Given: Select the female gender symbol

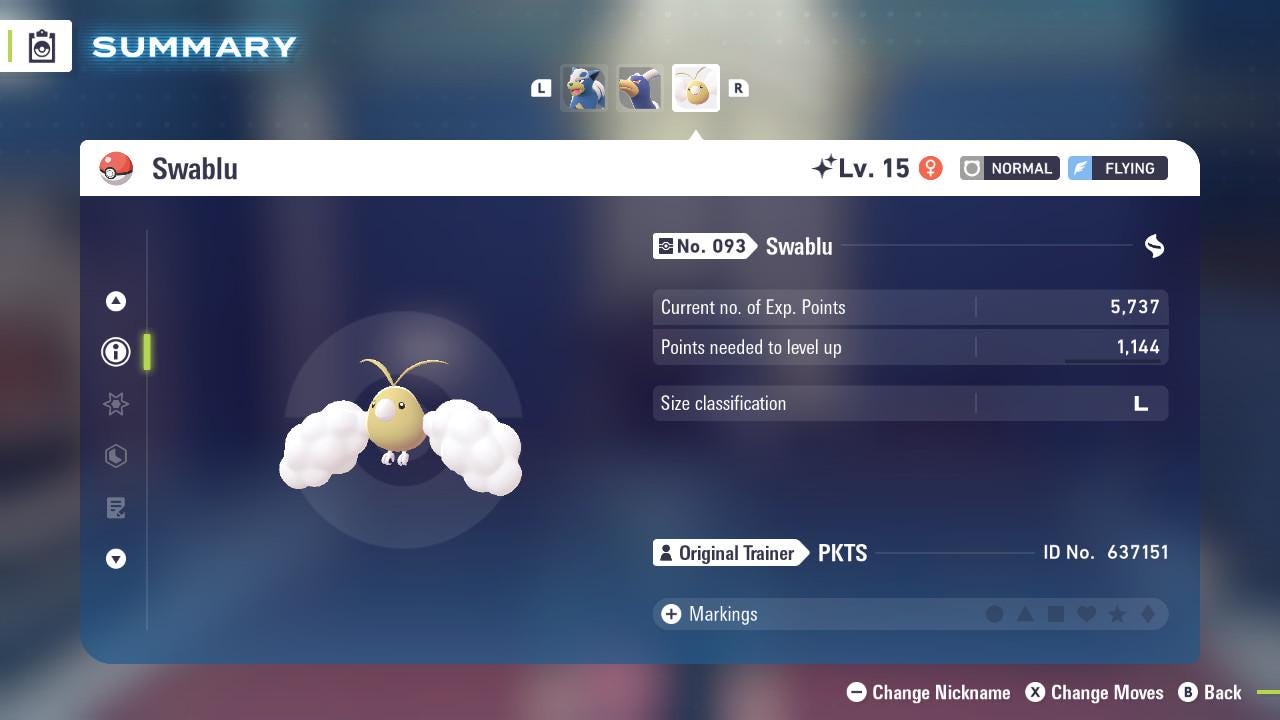Looking at the screenshot, I should tap(931, 168).
